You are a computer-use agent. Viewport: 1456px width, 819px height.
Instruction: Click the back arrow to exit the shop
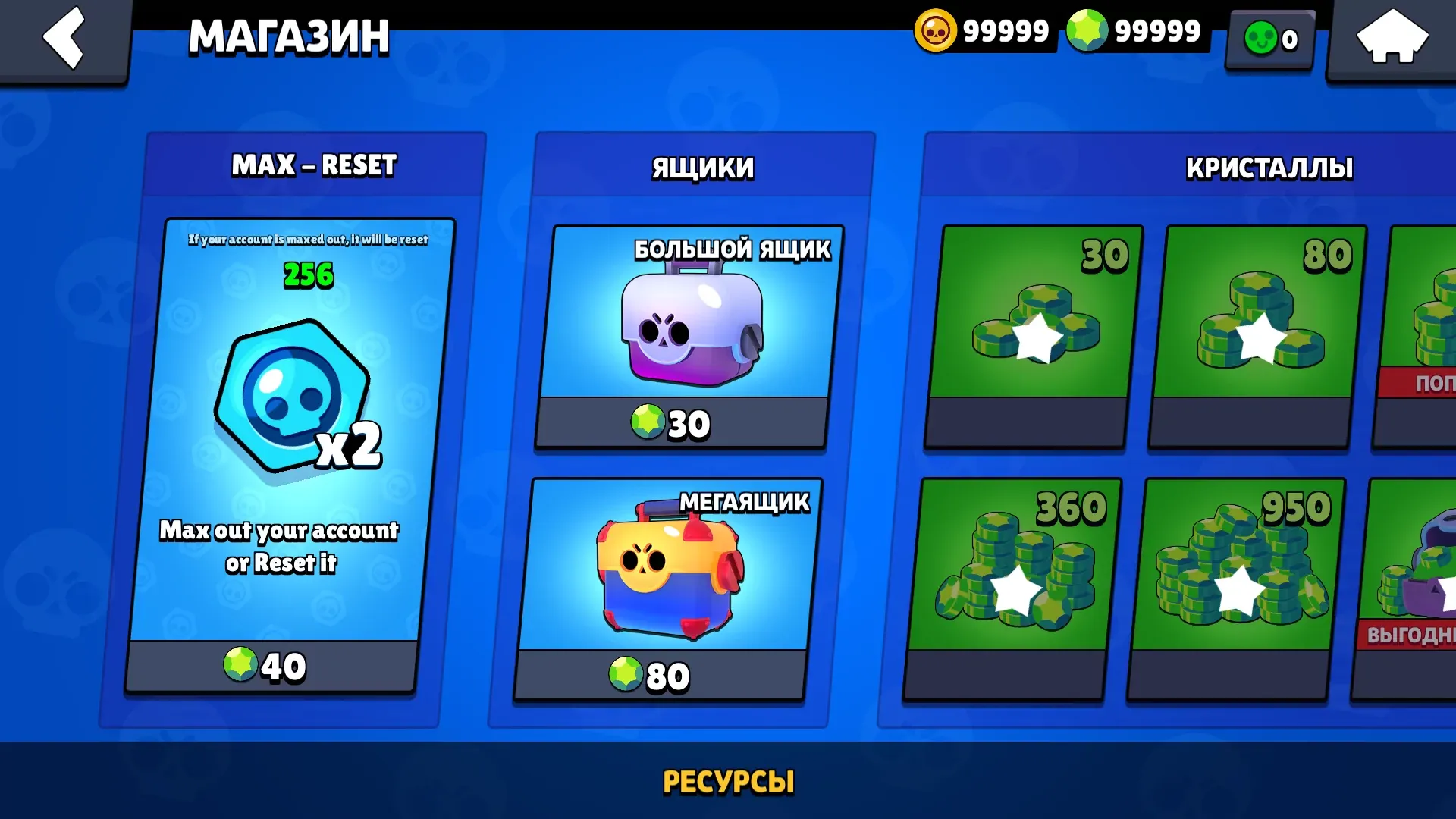tap(64, 38)
